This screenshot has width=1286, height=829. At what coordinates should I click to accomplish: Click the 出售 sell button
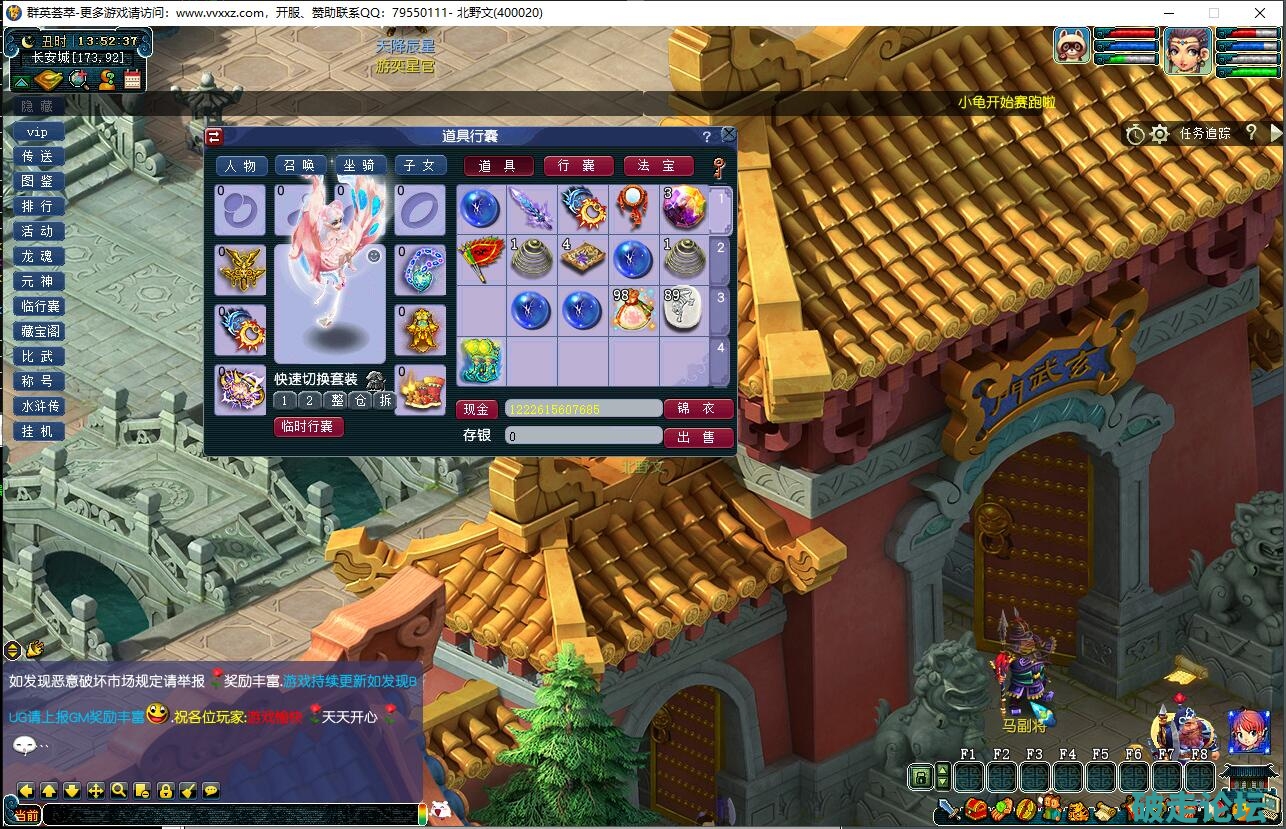[698, 437]
